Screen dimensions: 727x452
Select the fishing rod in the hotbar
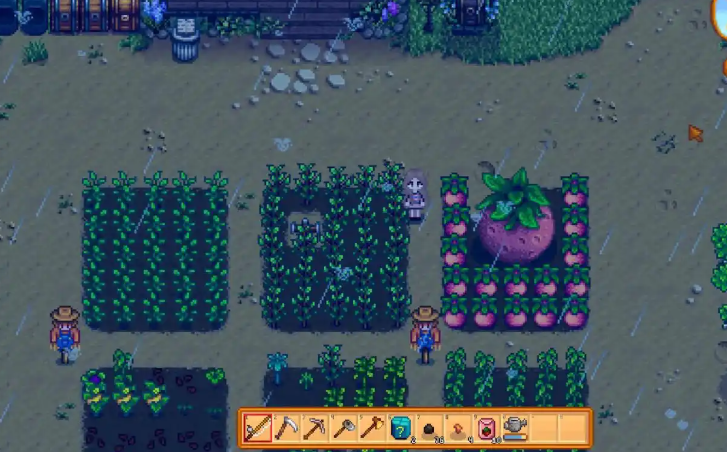[x=257, y=428]
